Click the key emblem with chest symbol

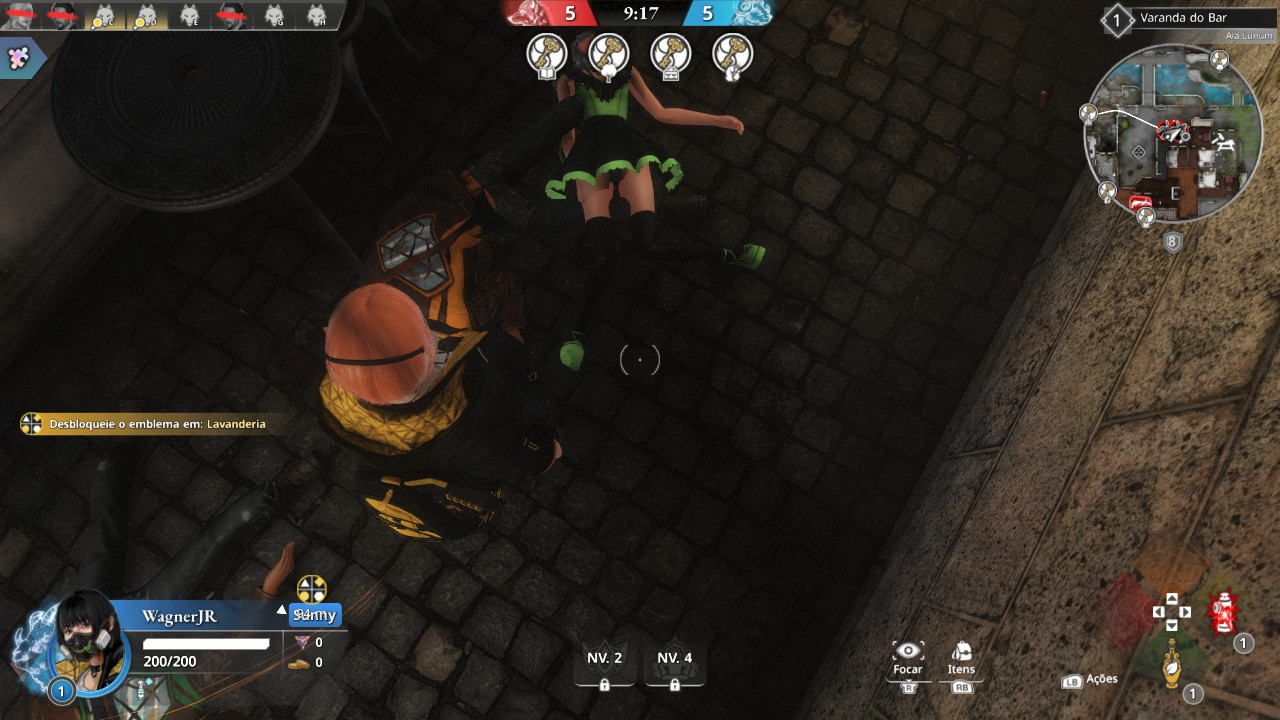click(x=671, y=54)
